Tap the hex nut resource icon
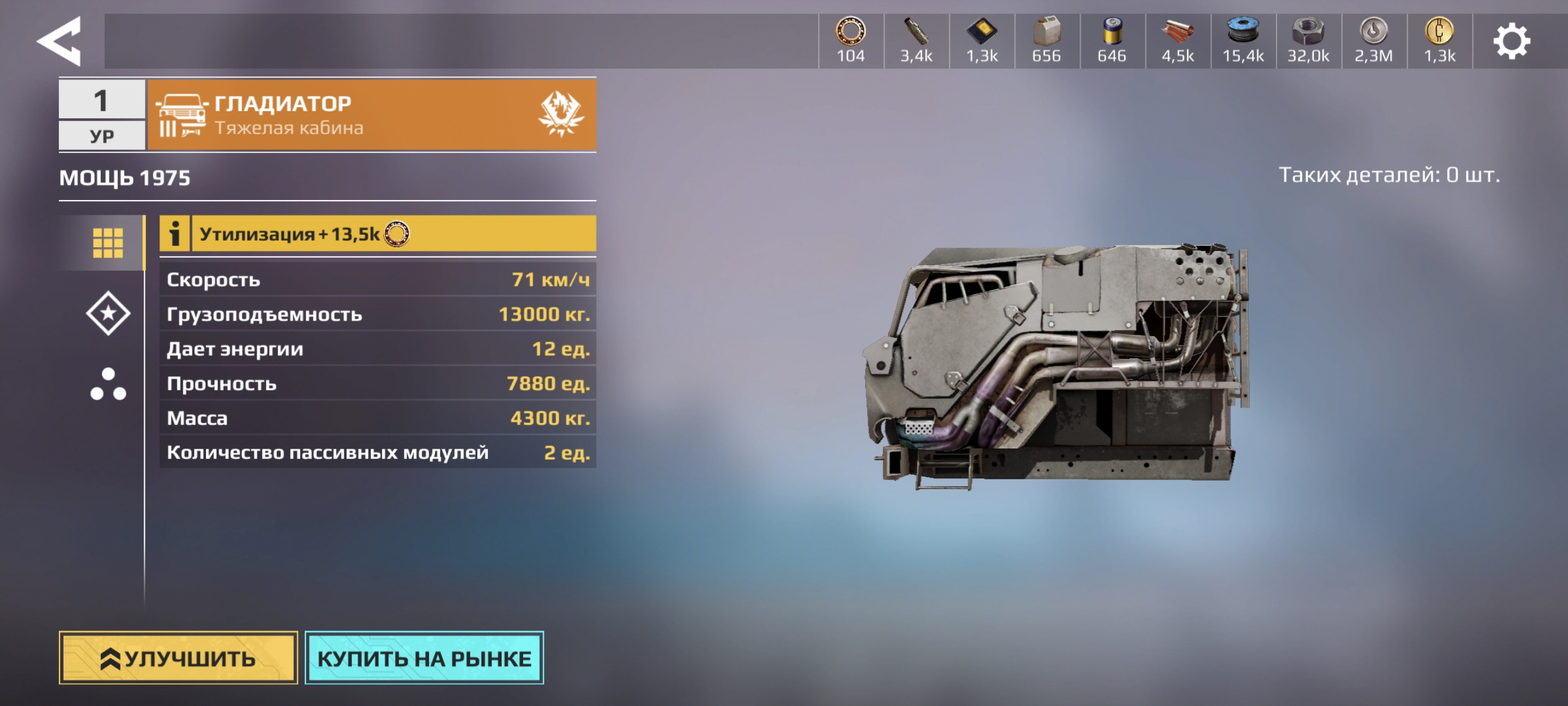Image resolution: width=1568 pixels, height=706 pixels. [1307, 32]
